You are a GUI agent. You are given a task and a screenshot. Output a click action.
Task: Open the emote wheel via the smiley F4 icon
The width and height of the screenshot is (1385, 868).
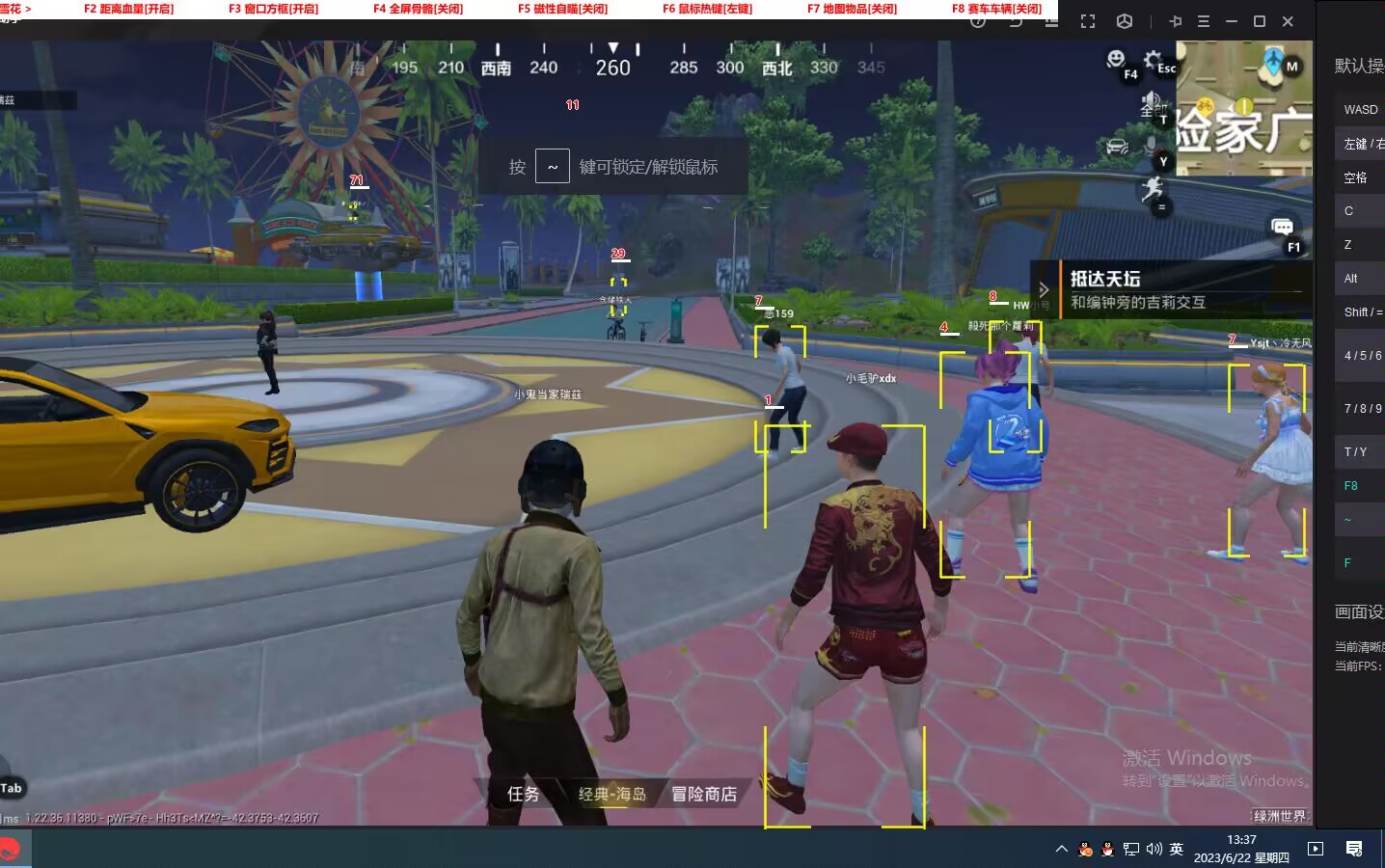(1116, 58)
